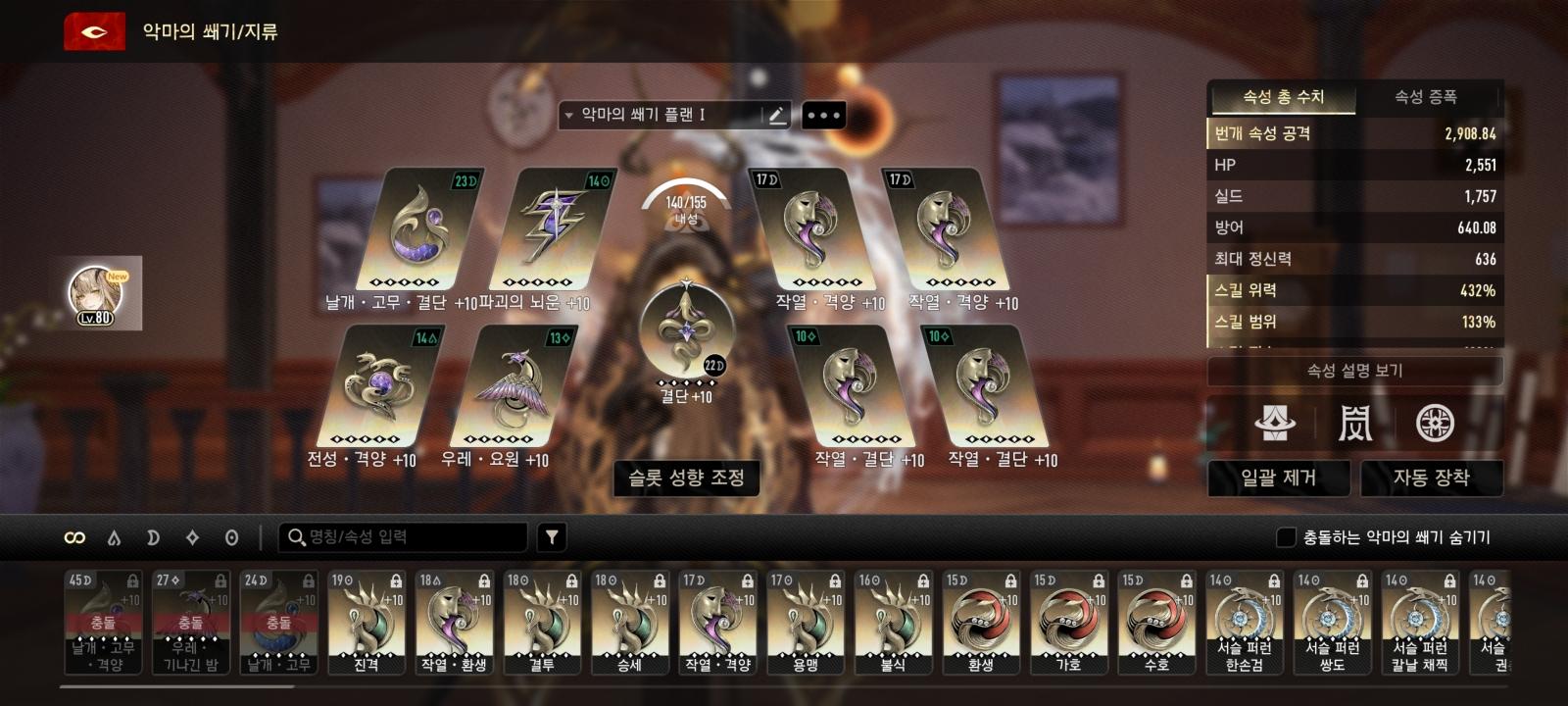Rename the plan with the pencil icon
The height and width of the screenshot is (706, 1568).
tap(776, 116)
